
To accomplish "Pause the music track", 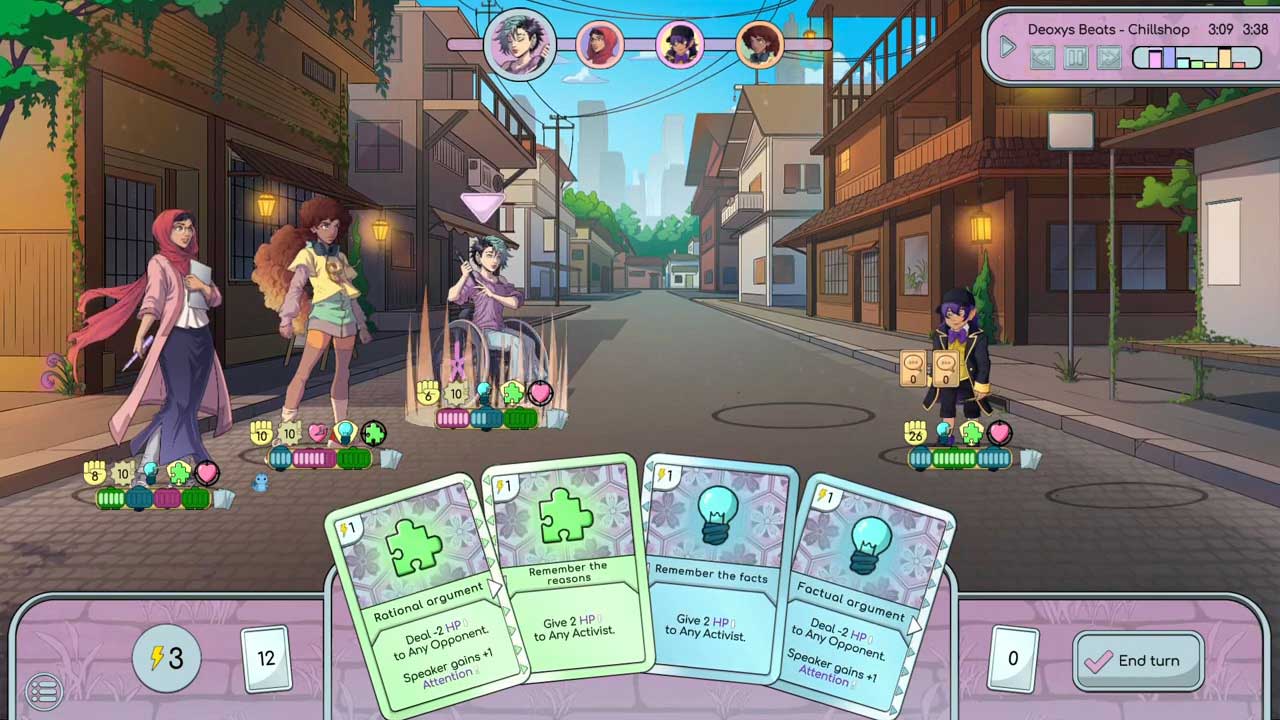I will click(x=1075, y=58).
